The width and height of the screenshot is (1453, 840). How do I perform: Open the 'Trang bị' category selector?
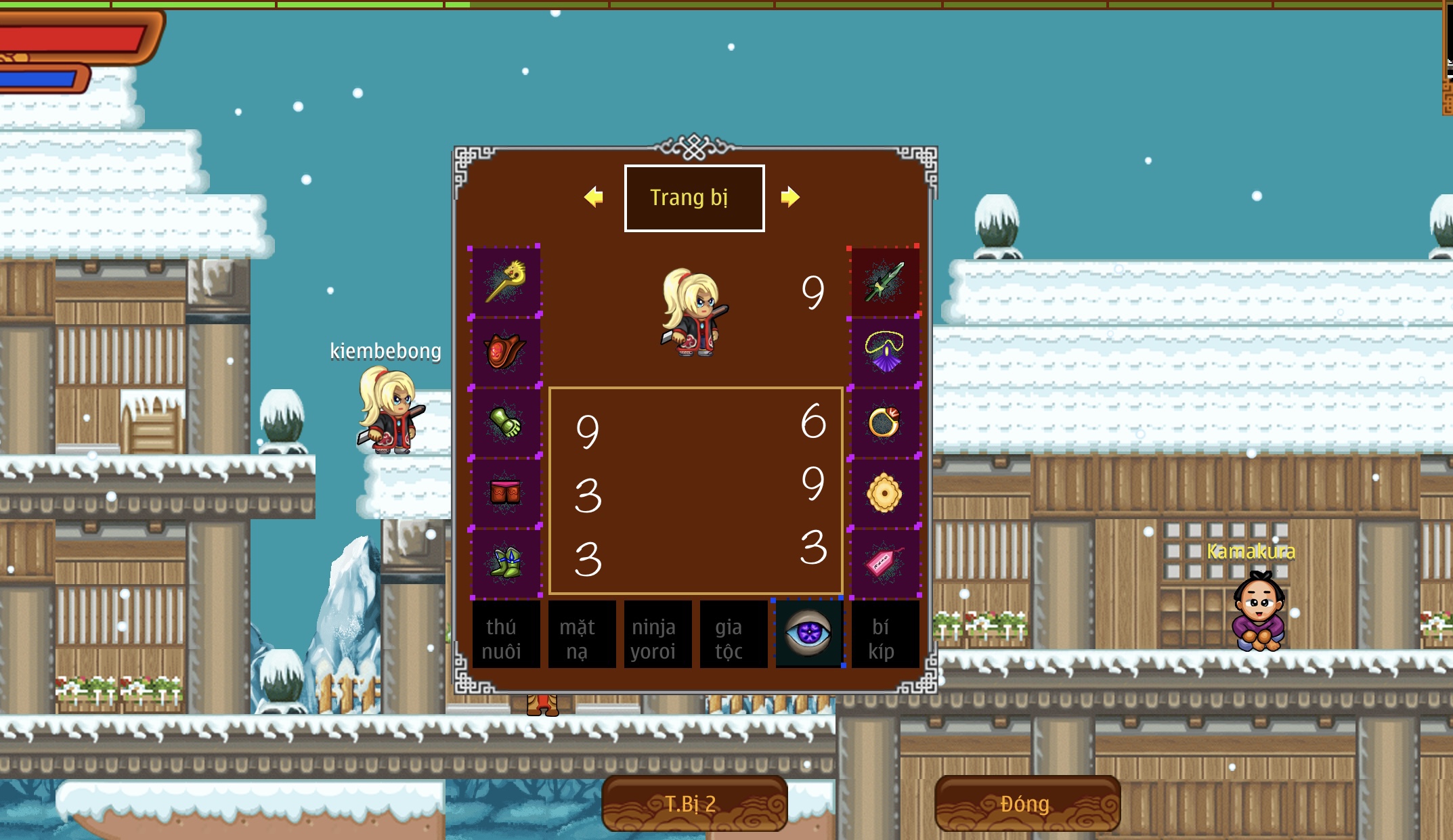click(x=694, y=197)
